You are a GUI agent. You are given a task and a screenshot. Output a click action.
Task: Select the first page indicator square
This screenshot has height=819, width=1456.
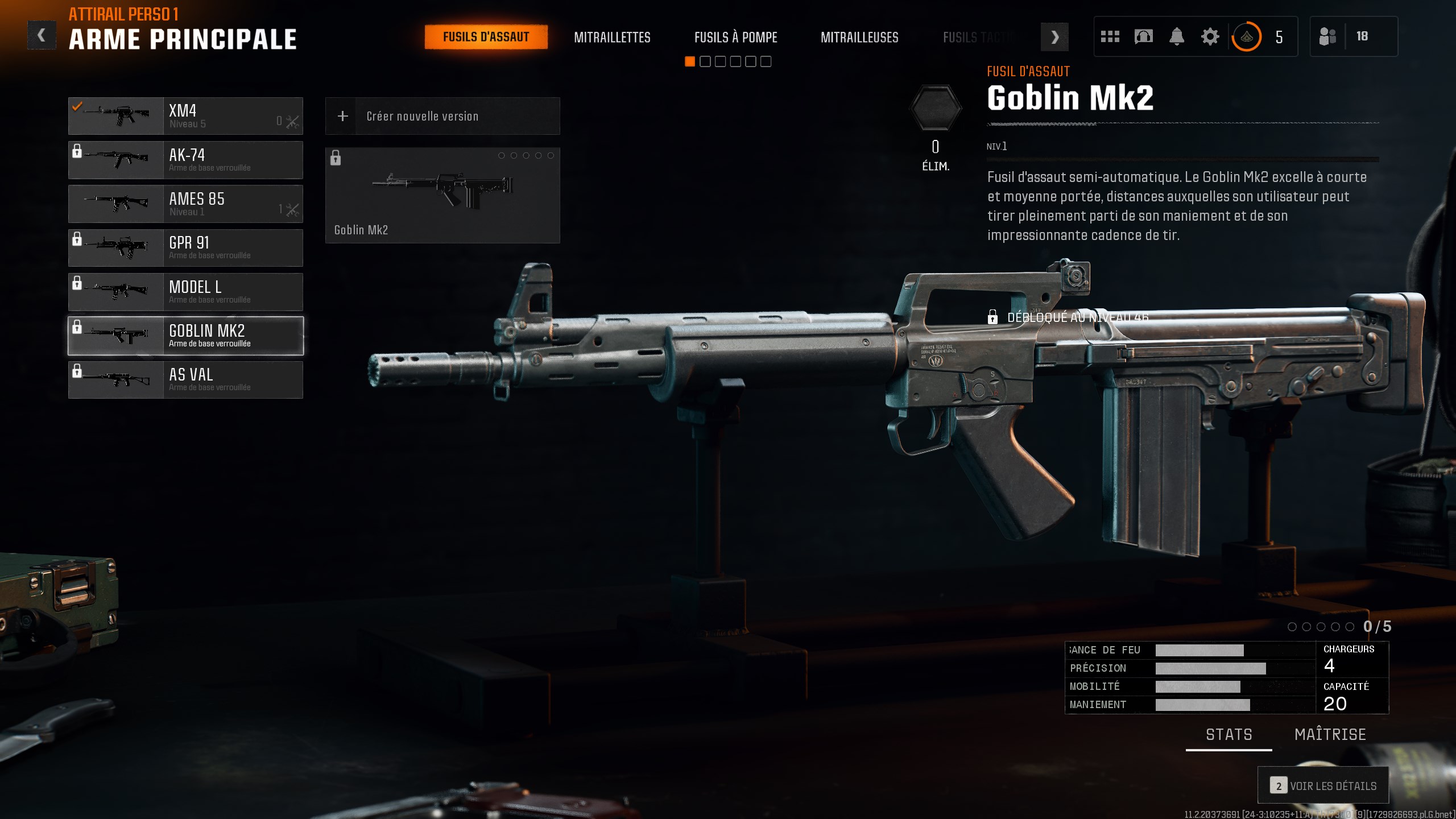click(690, 61)
